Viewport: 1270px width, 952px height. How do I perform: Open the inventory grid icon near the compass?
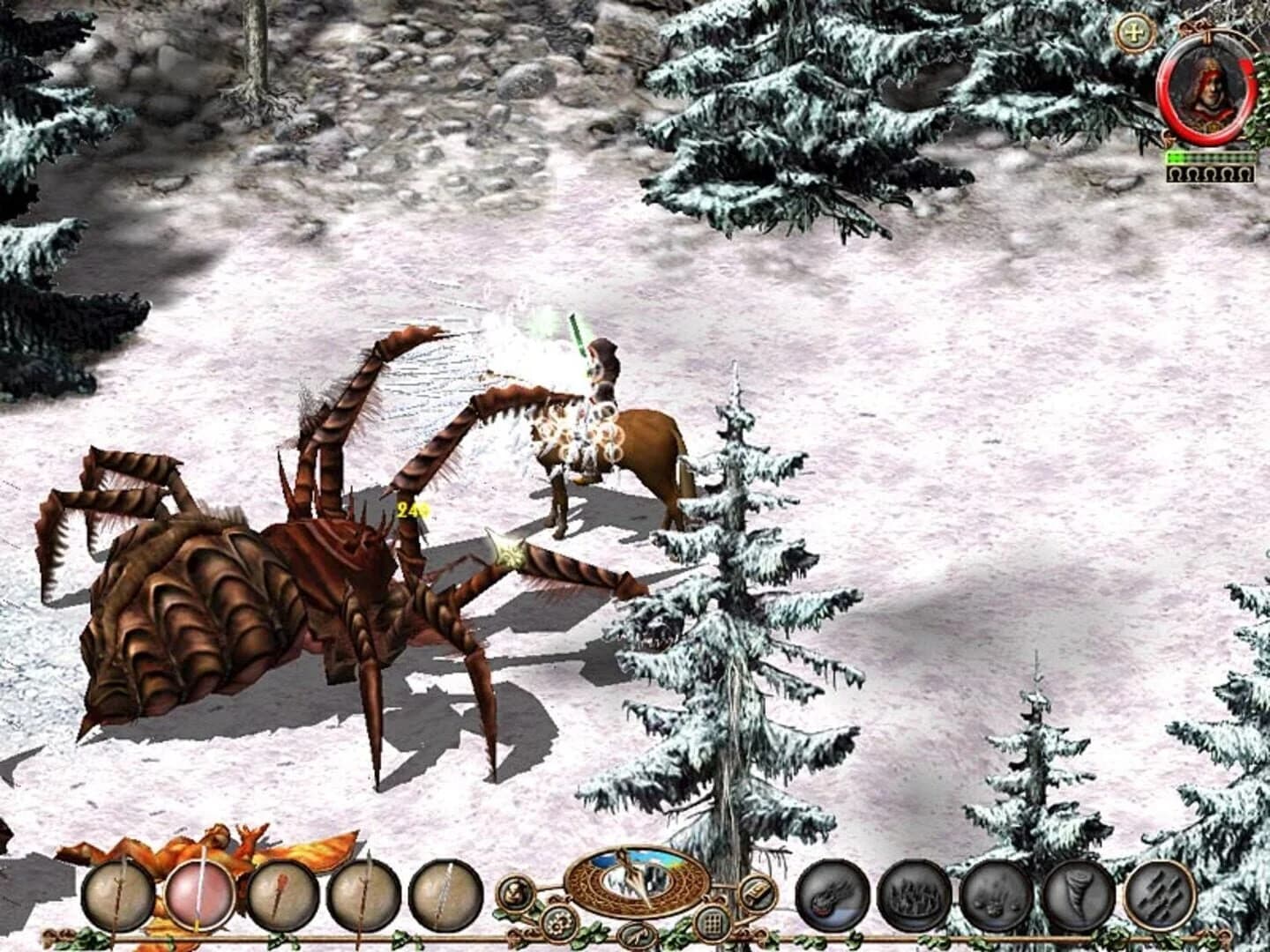710,923
